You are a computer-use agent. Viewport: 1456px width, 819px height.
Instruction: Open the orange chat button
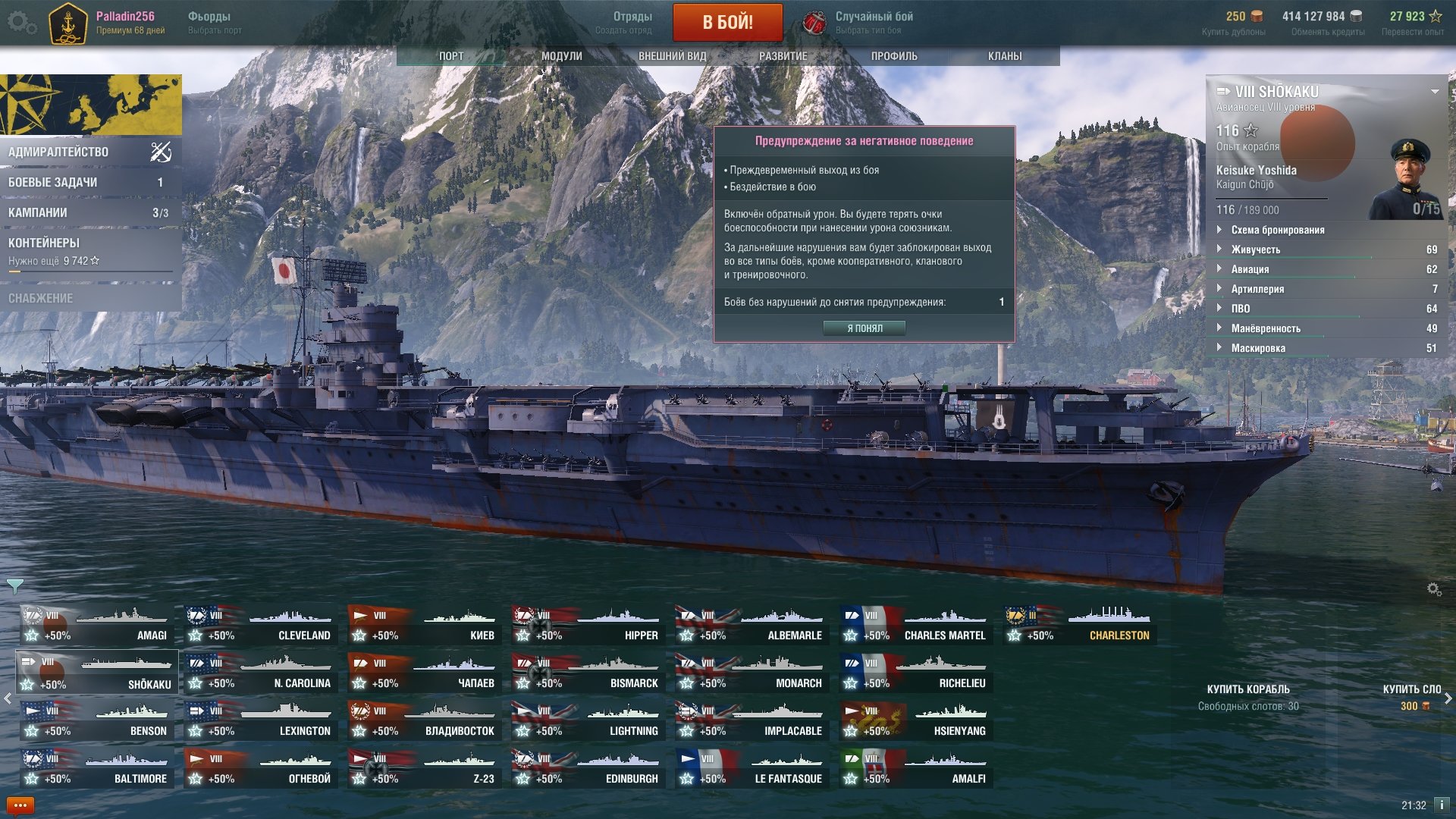pos(20,805)
